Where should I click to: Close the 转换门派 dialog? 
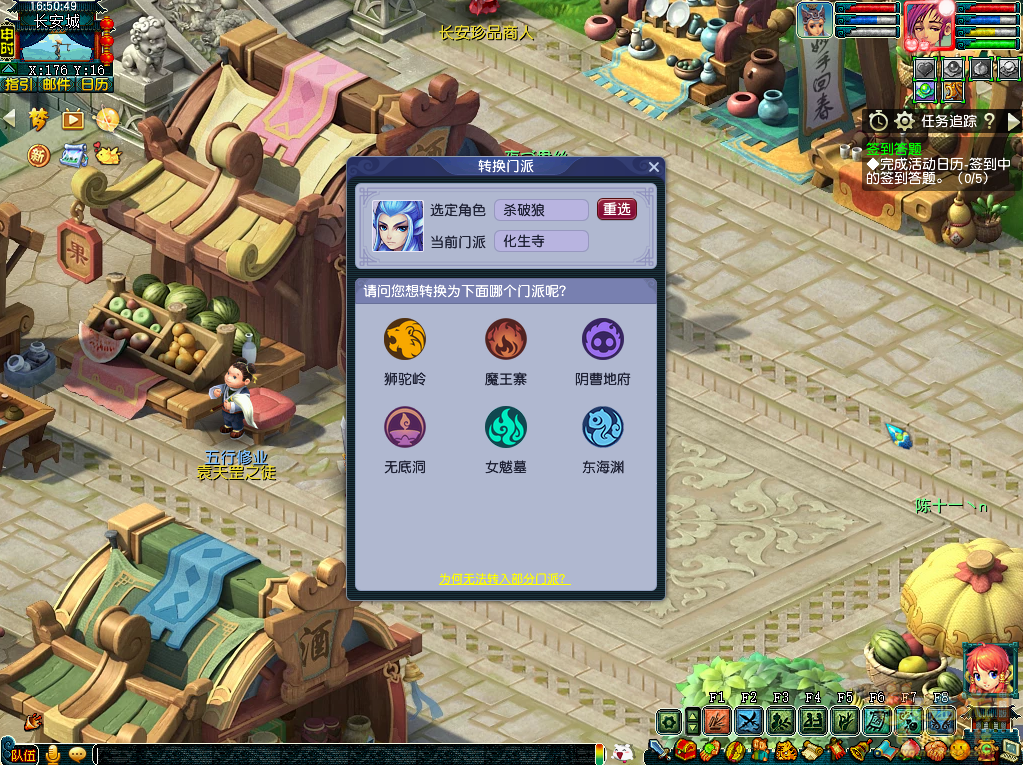[654, 167]
